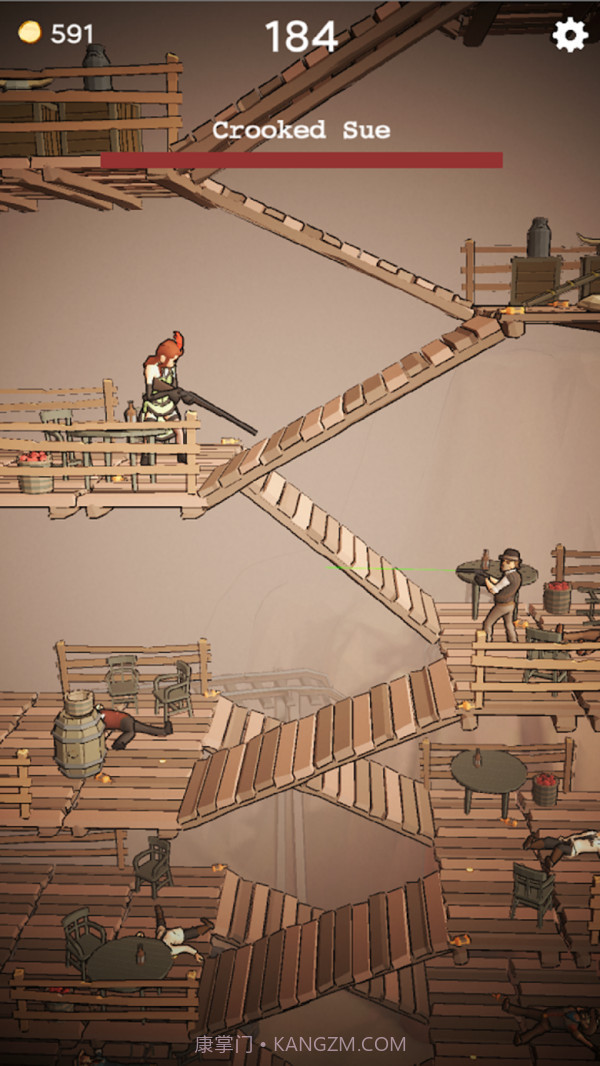Open the settings gear menu

[569, 35]
